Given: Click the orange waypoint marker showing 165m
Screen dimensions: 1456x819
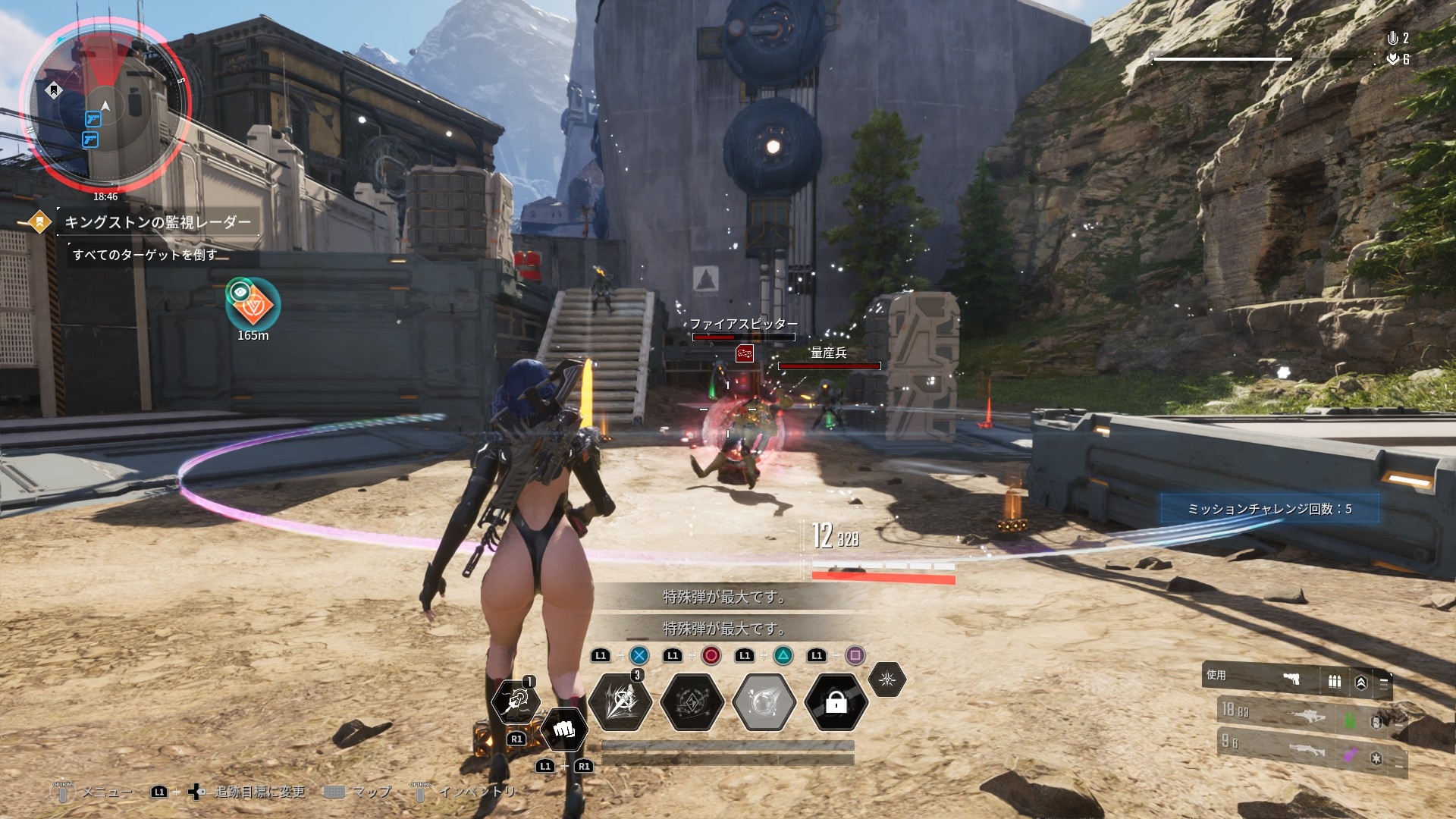Looking at the screenshot, I should 253,303.
